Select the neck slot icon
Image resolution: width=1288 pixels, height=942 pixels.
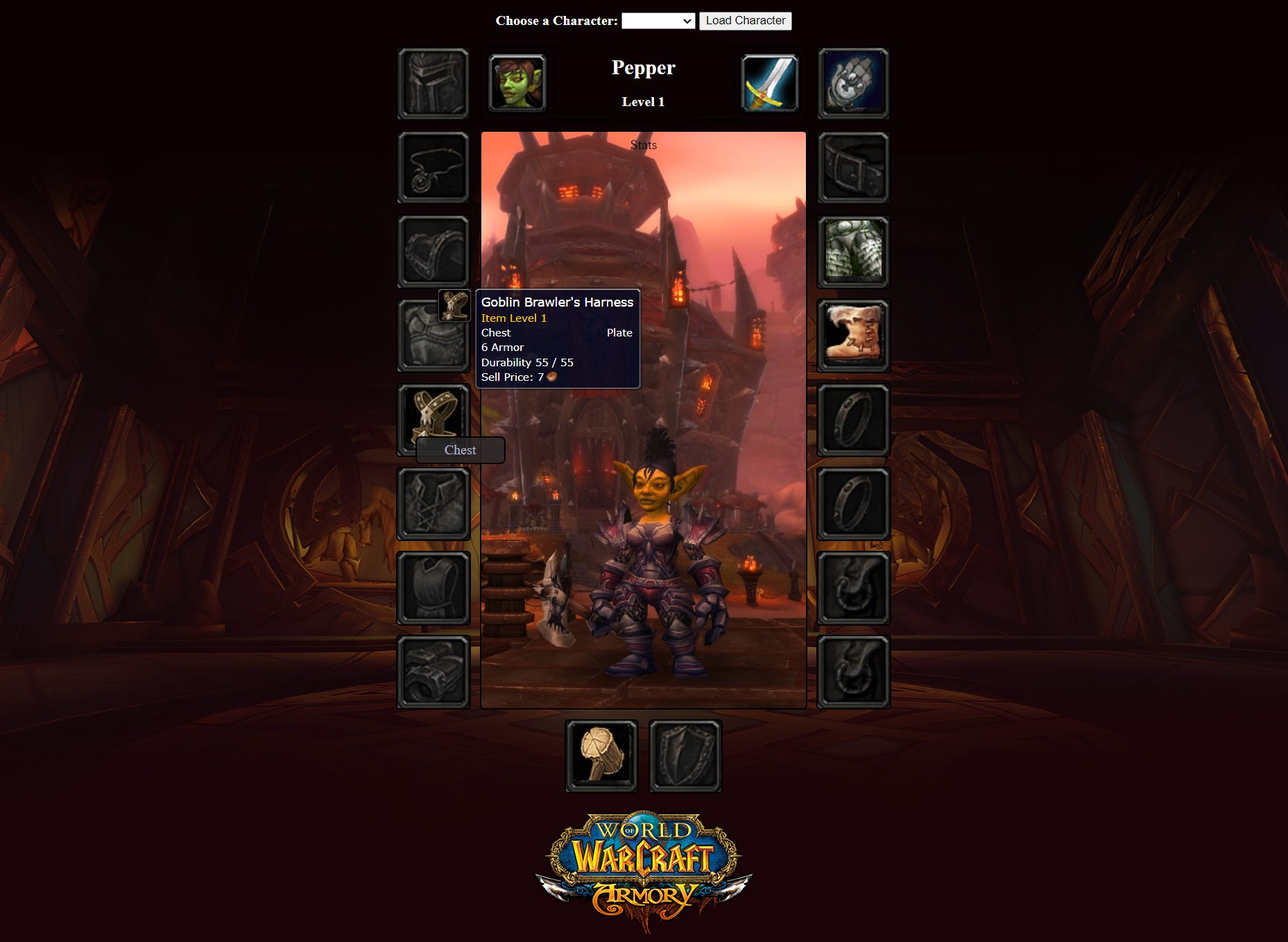pos(433,168)
